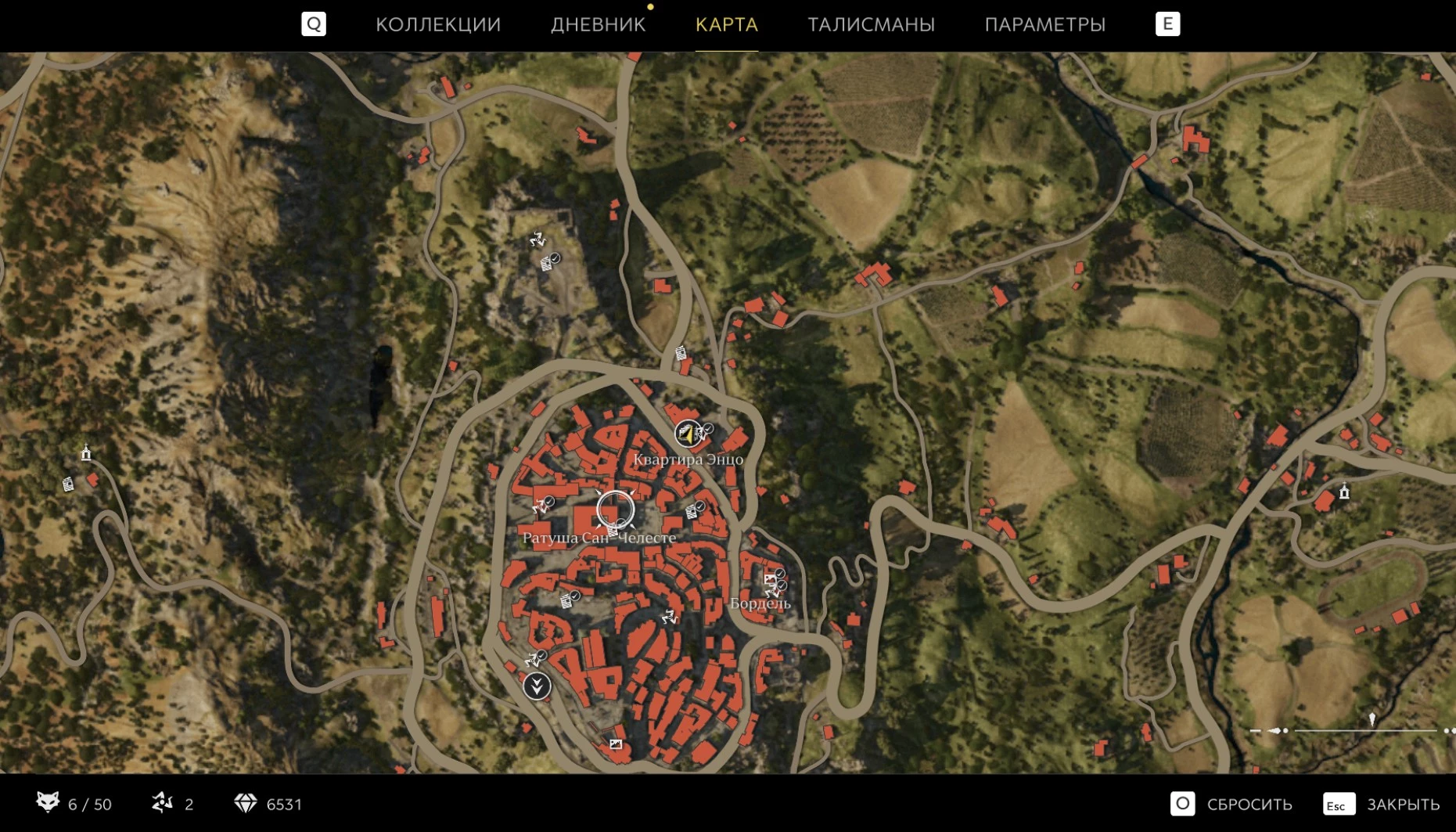Click the zoom-out minus on the zoom slider
Viewport: 1456px width, 832px height.
click(1256, 730)
